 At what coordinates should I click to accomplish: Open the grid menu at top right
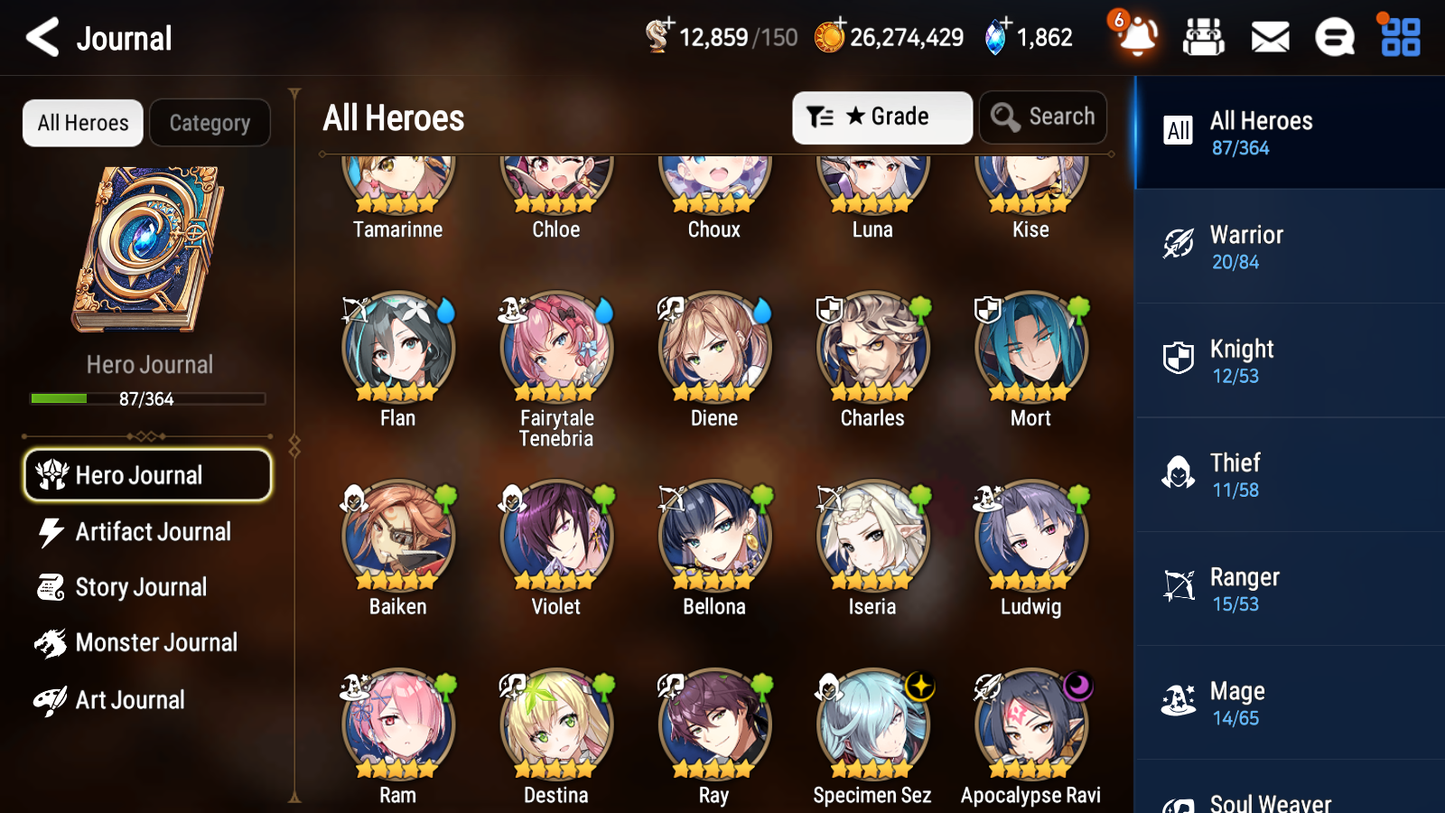(x=1399, y=36)
